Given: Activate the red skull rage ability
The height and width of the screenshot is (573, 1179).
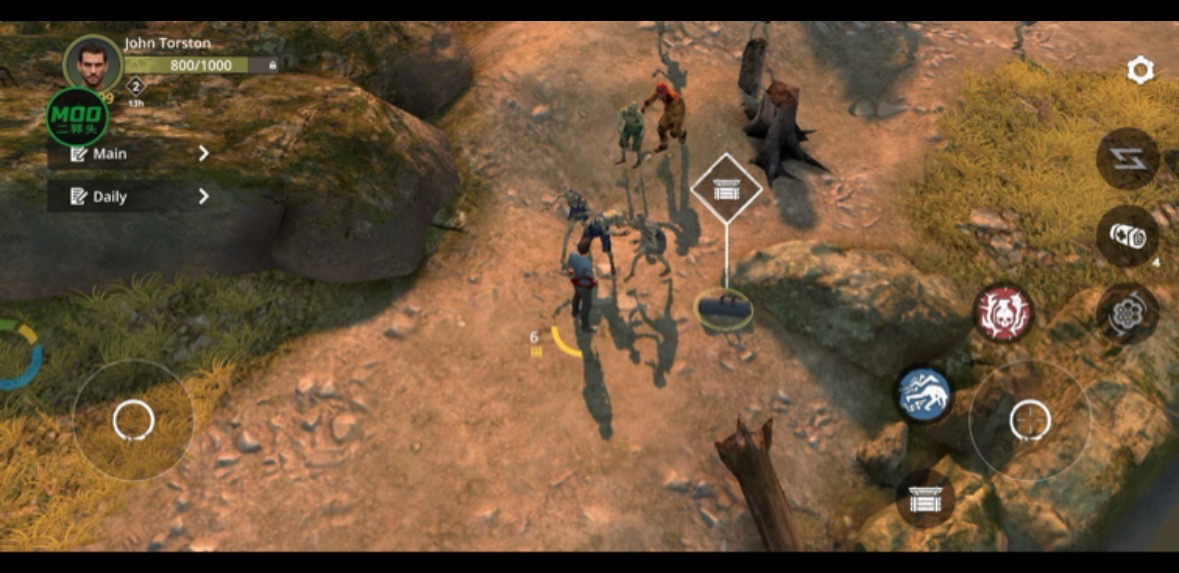Looking at the screenshot, I should 1003,313.
